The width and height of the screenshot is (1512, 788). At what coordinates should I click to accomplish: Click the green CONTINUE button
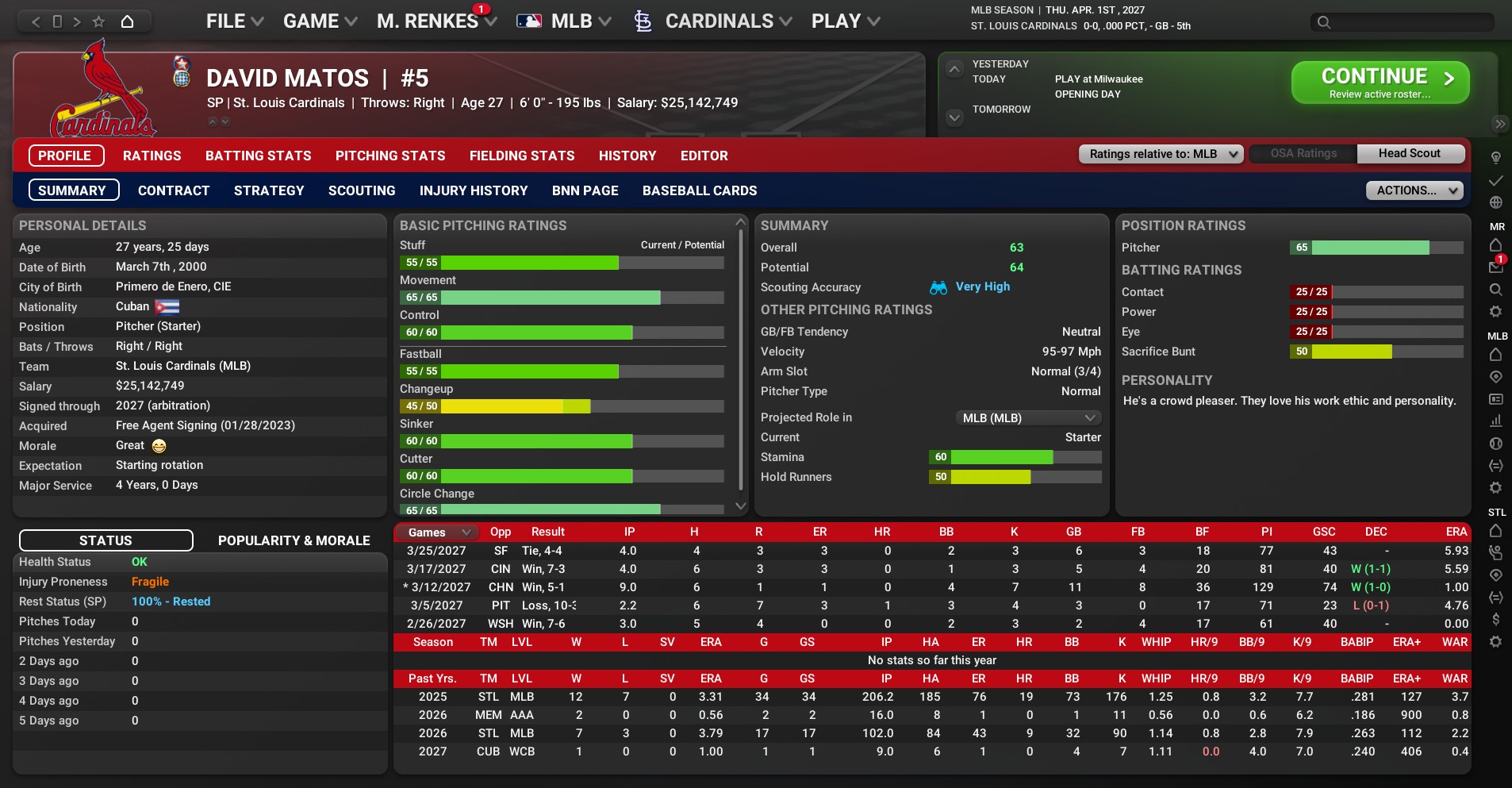[1380, 83]
